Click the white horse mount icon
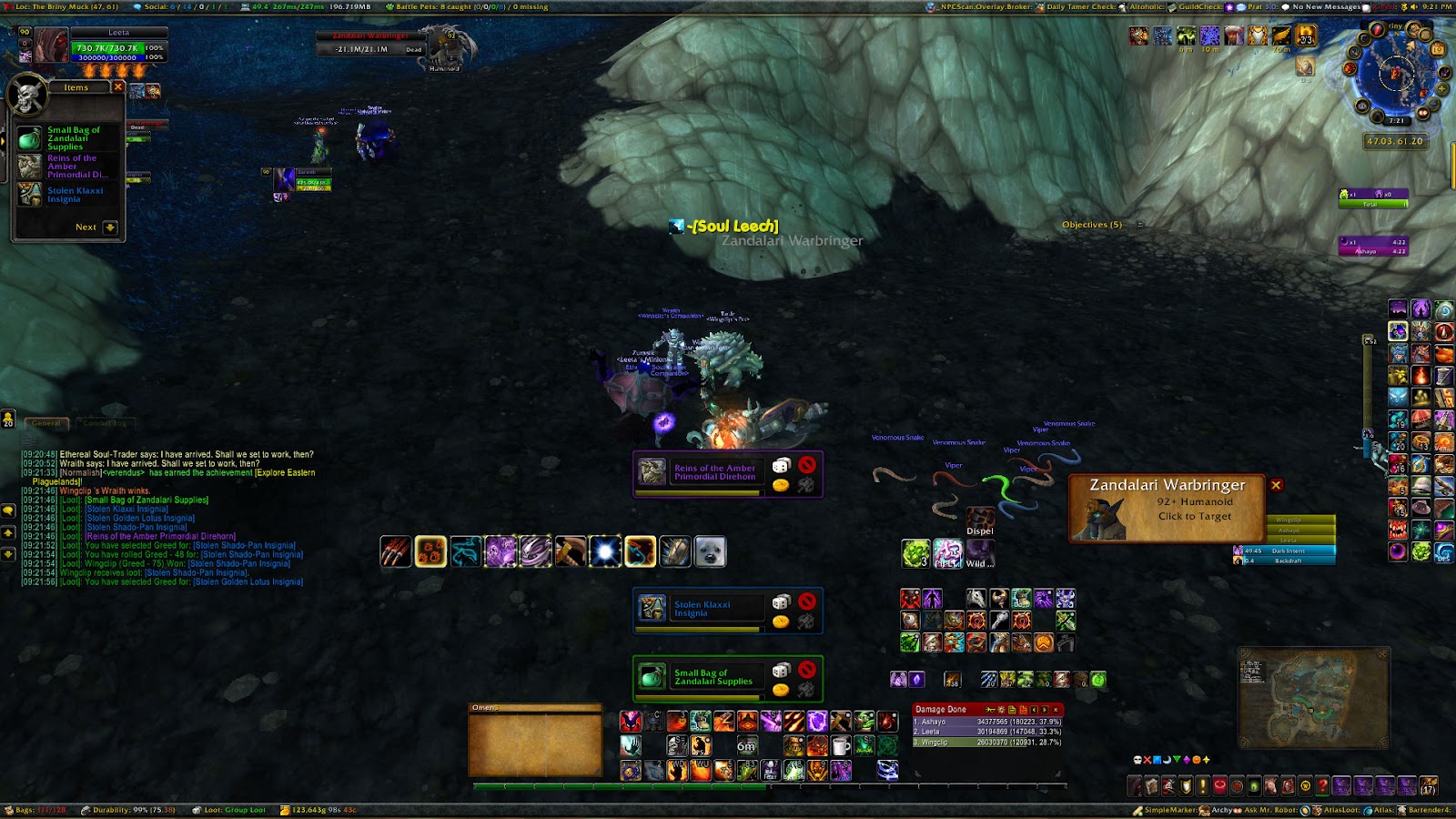1456x819 pixels. (976, 598)
